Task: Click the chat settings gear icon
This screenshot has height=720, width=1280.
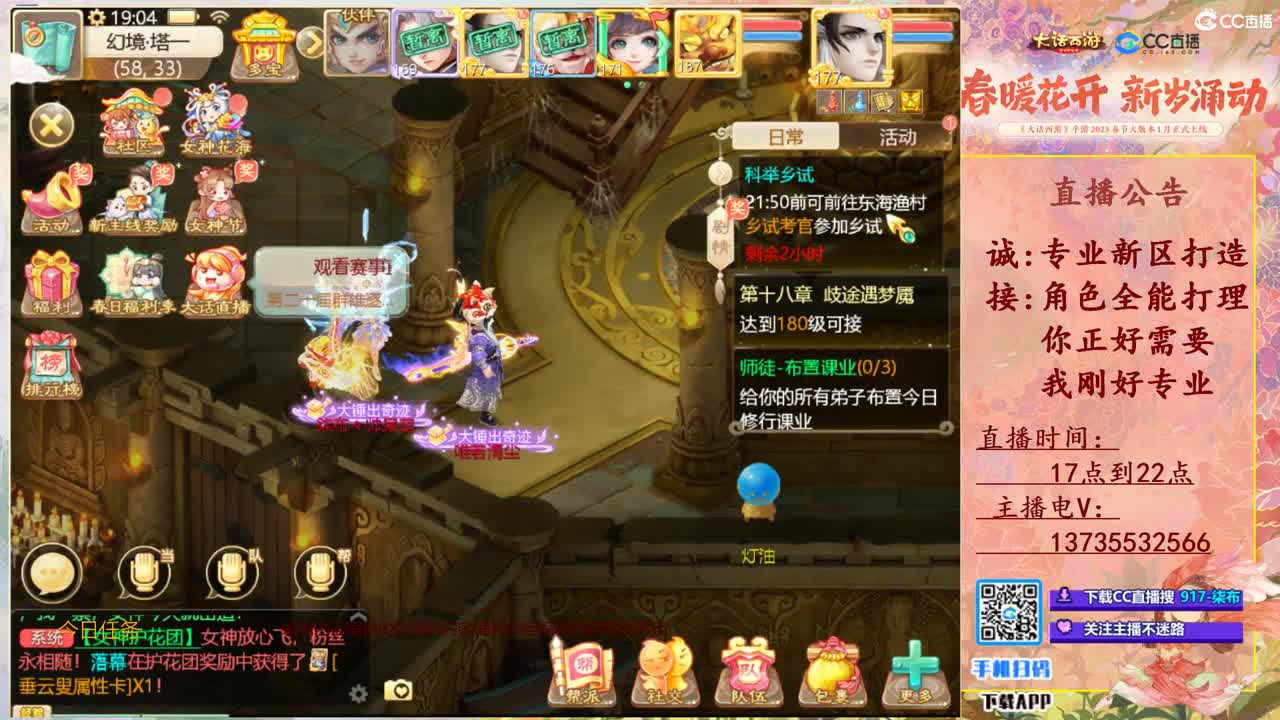Action: (x=359, y=692)
